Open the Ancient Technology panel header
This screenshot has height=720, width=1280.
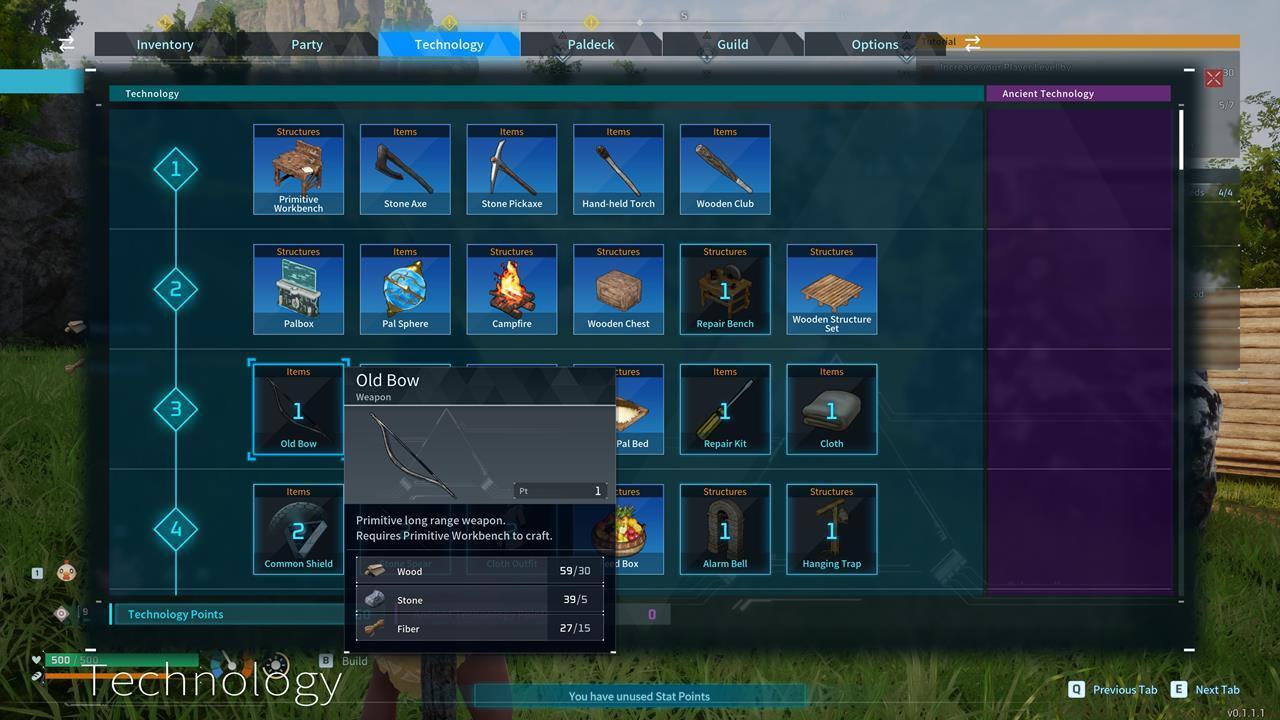tap(1079, 93)
